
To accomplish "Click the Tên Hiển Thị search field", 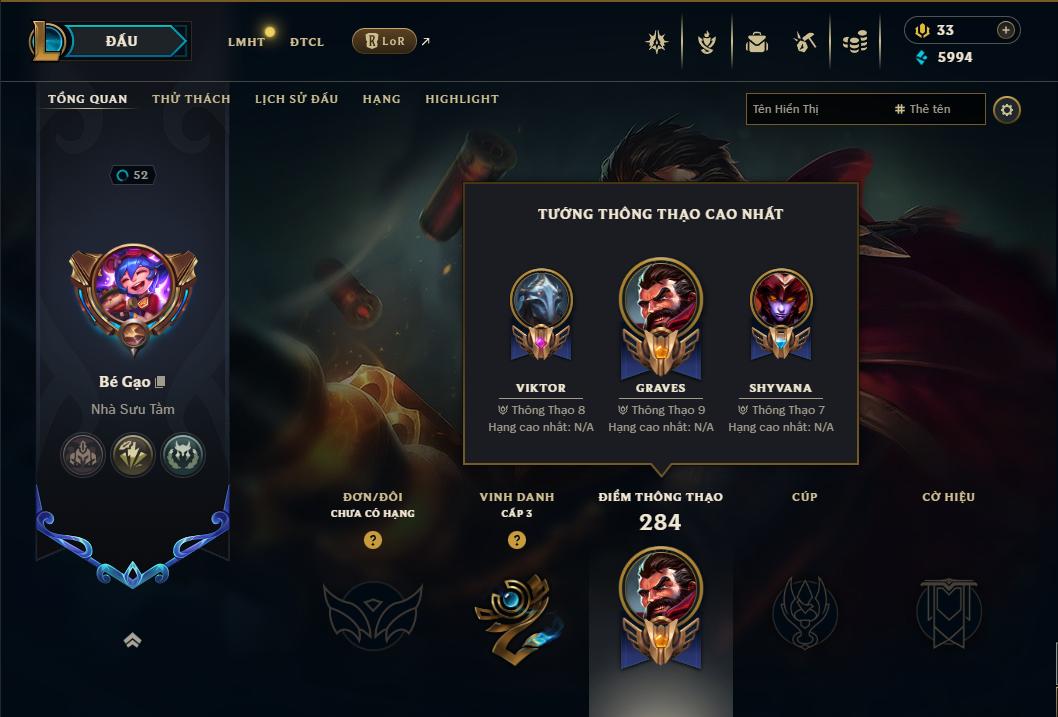I will 815,109.
